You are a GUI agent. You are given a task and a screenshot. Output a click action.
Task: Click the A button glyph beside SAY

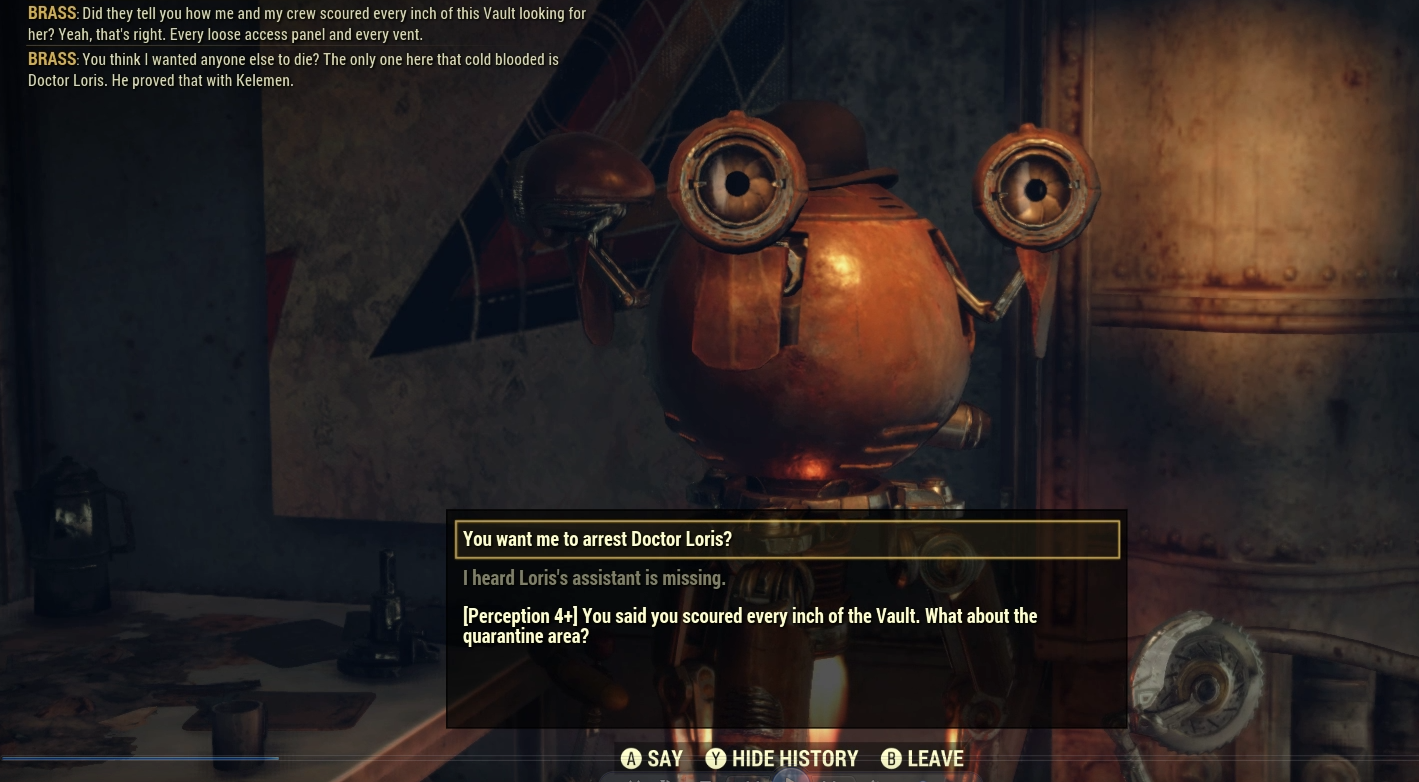(631, 758)
